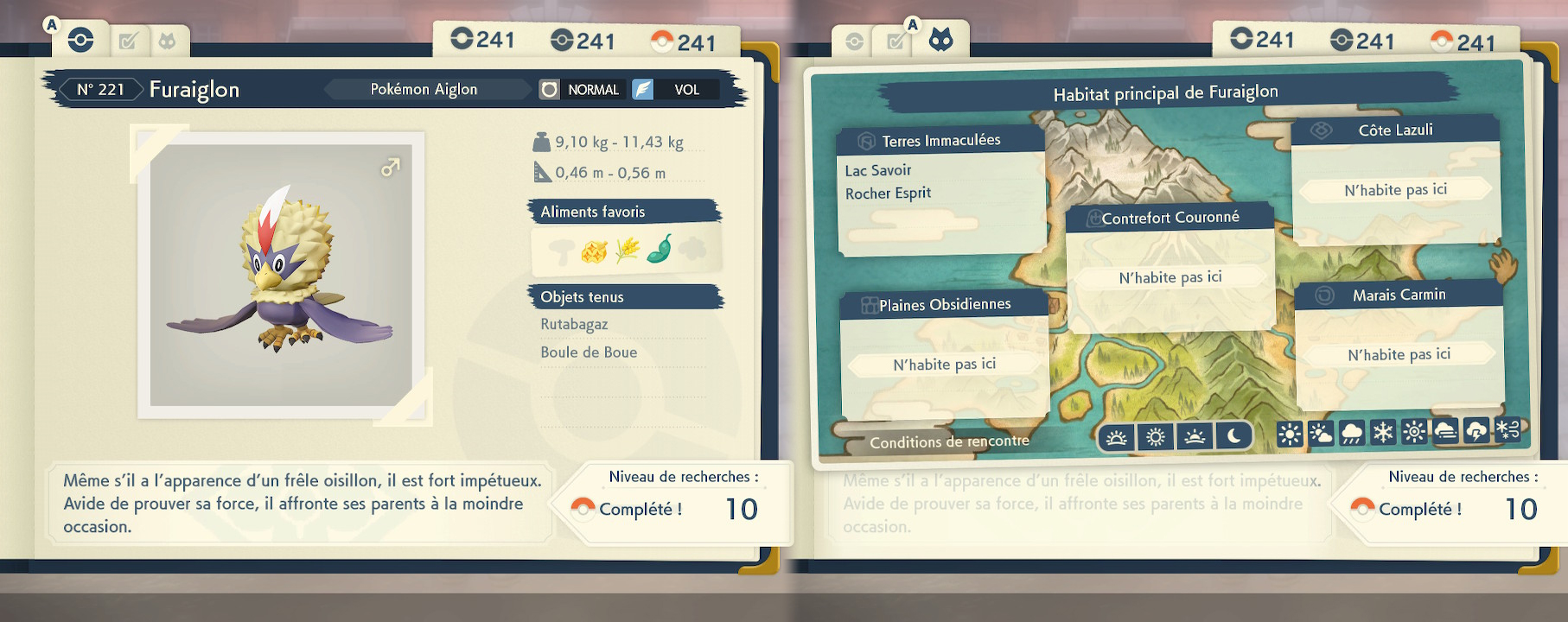Click the golden grain favorite food icon
Image resolution: width=1568 pixels, height=622 pixels.
coord(628,250)
